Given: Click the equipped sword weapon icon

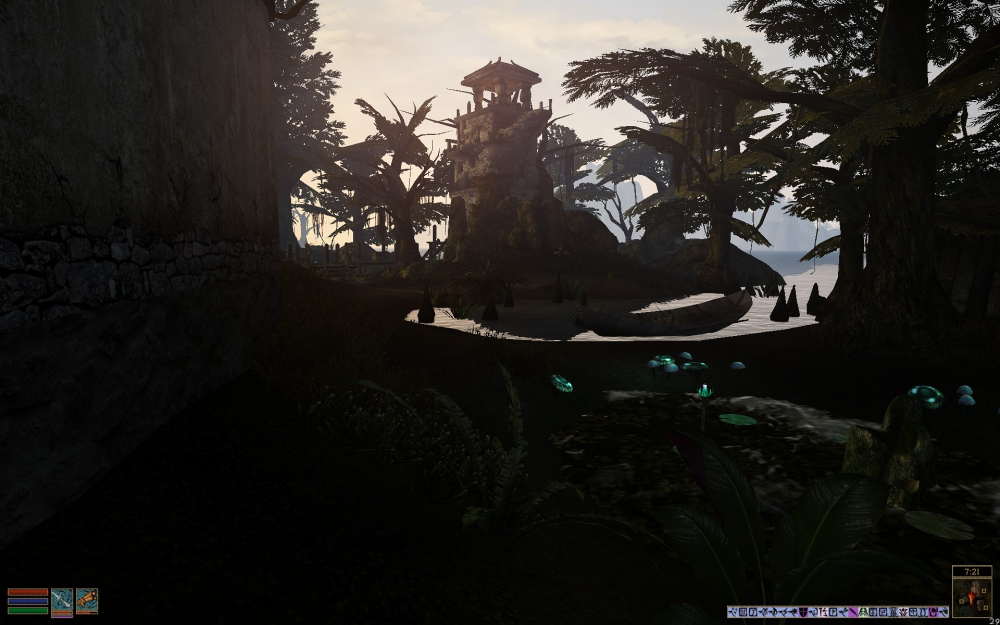Looking at the screenshot, I should tap(62, 600).
